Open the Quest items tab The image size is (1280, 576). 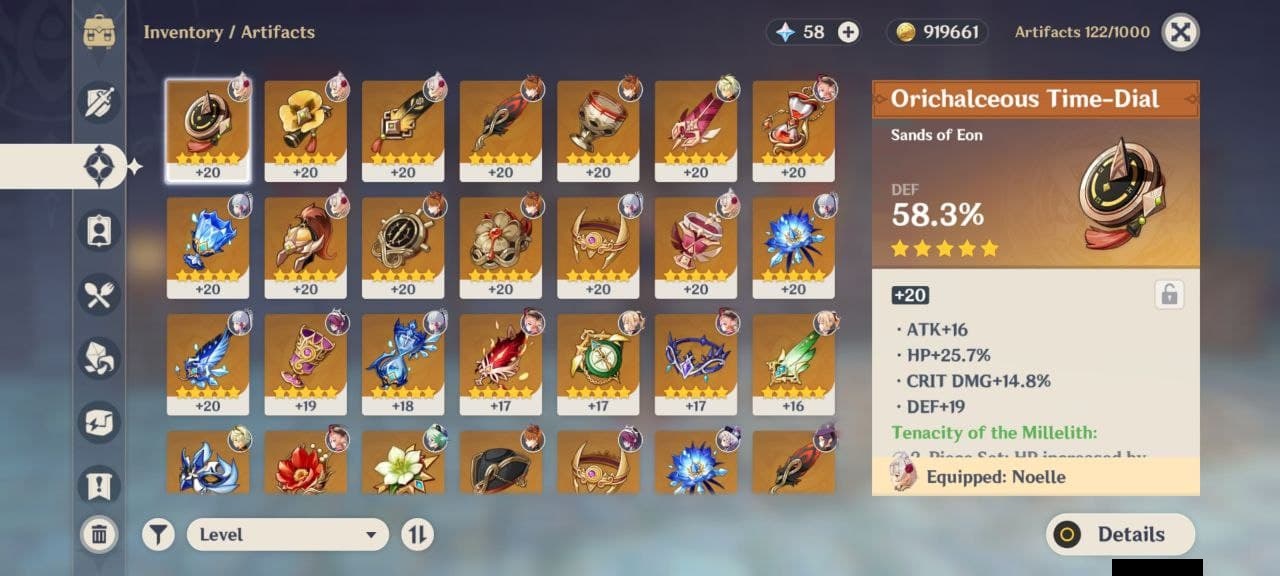[100, 485]
